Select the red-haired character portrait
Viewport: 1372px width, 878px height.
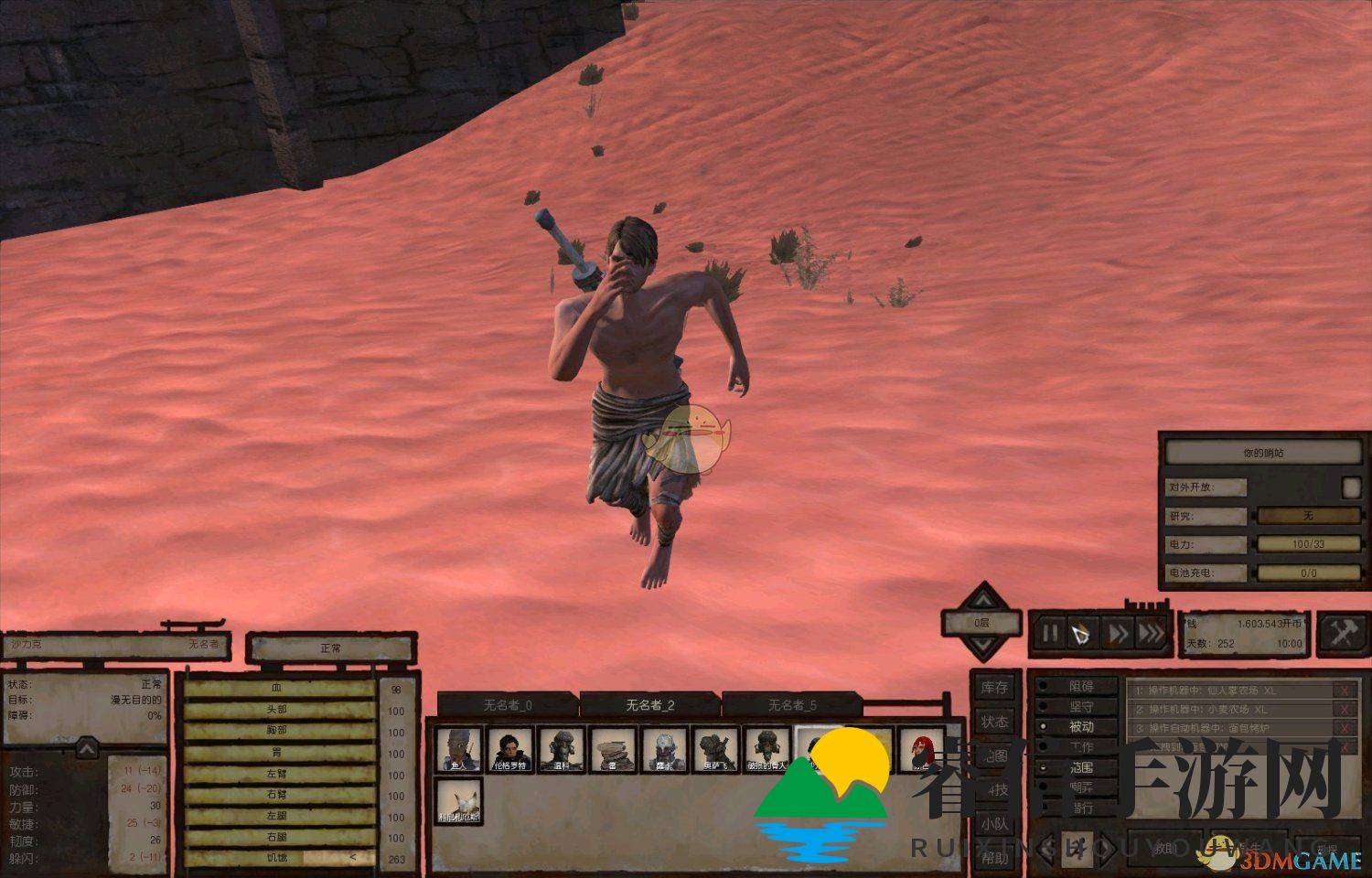coord(921,750)
